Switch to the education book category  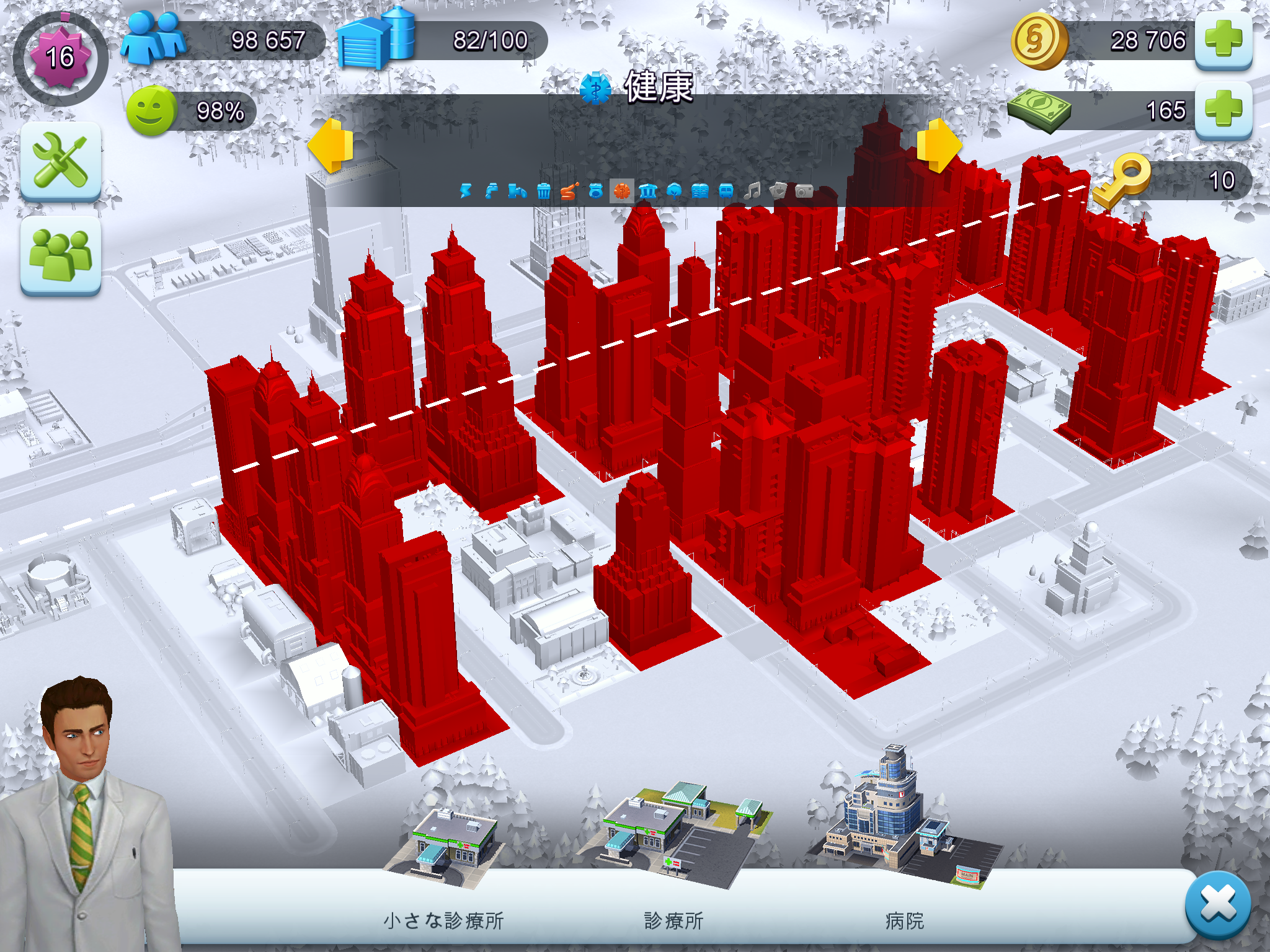tap(700, 191)
